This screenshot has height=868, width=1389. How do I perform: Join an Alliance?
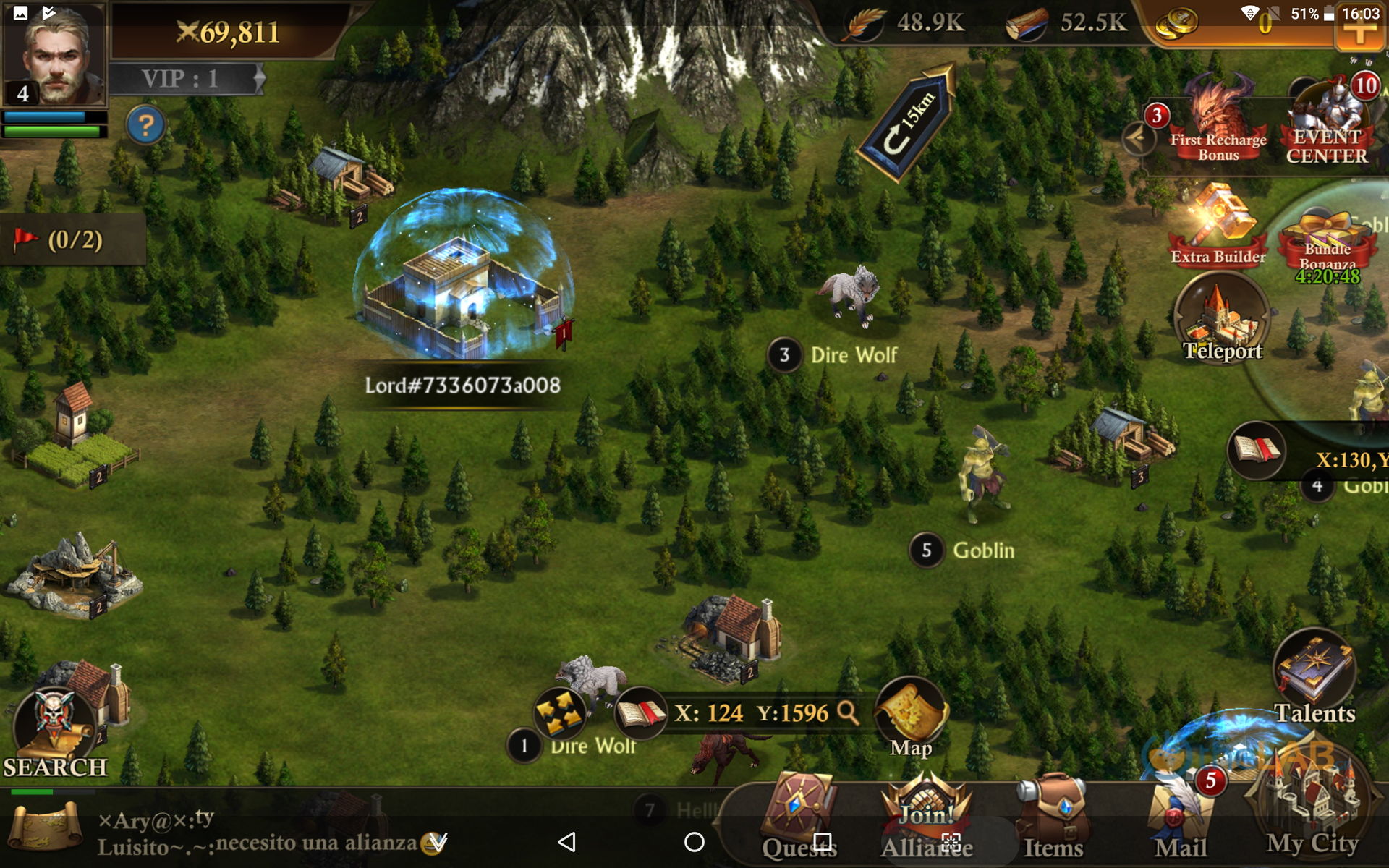[926, 817]
